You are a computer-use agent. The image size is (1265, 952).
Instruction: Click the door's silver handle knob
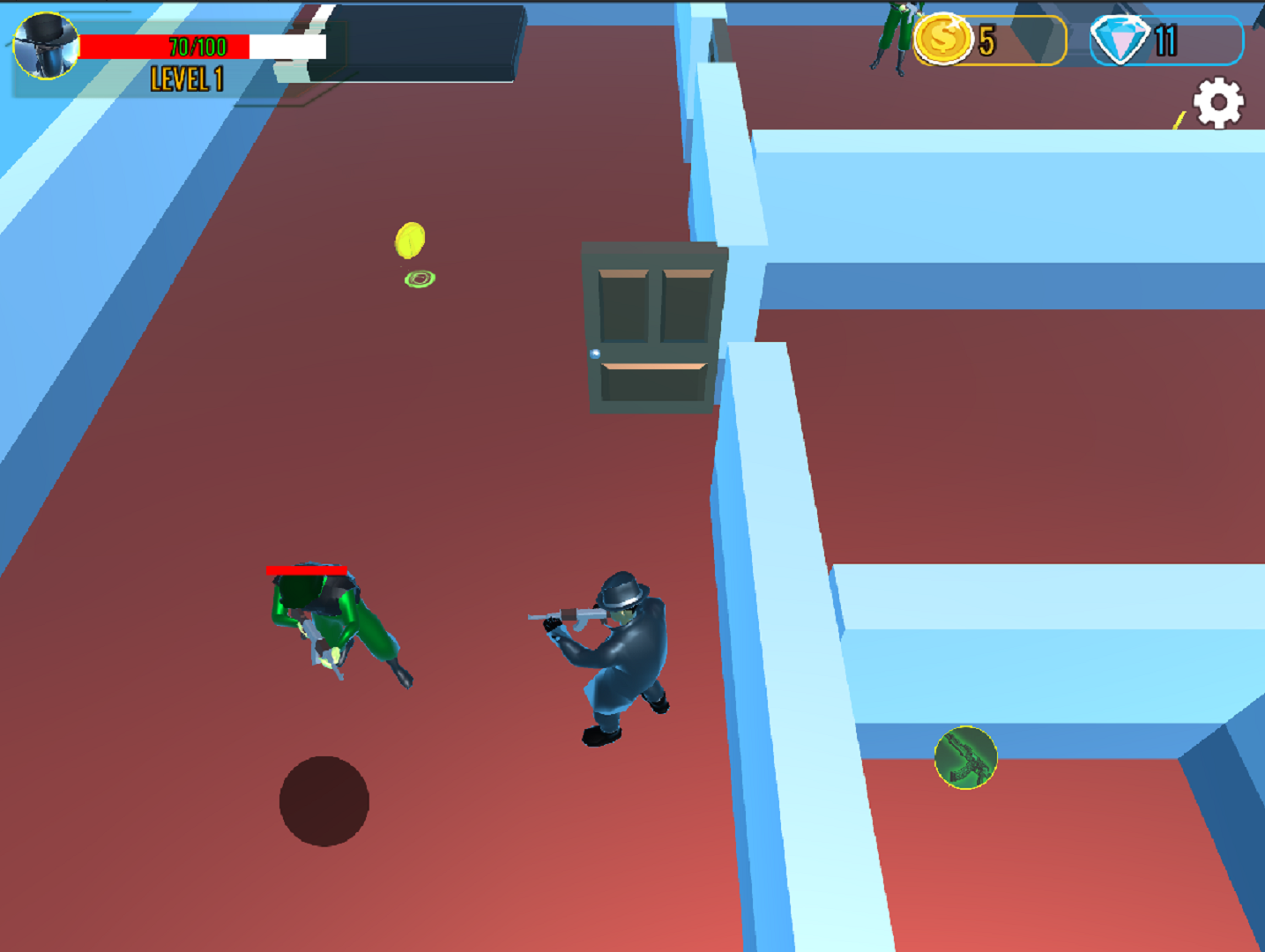(x=596, y=354)
